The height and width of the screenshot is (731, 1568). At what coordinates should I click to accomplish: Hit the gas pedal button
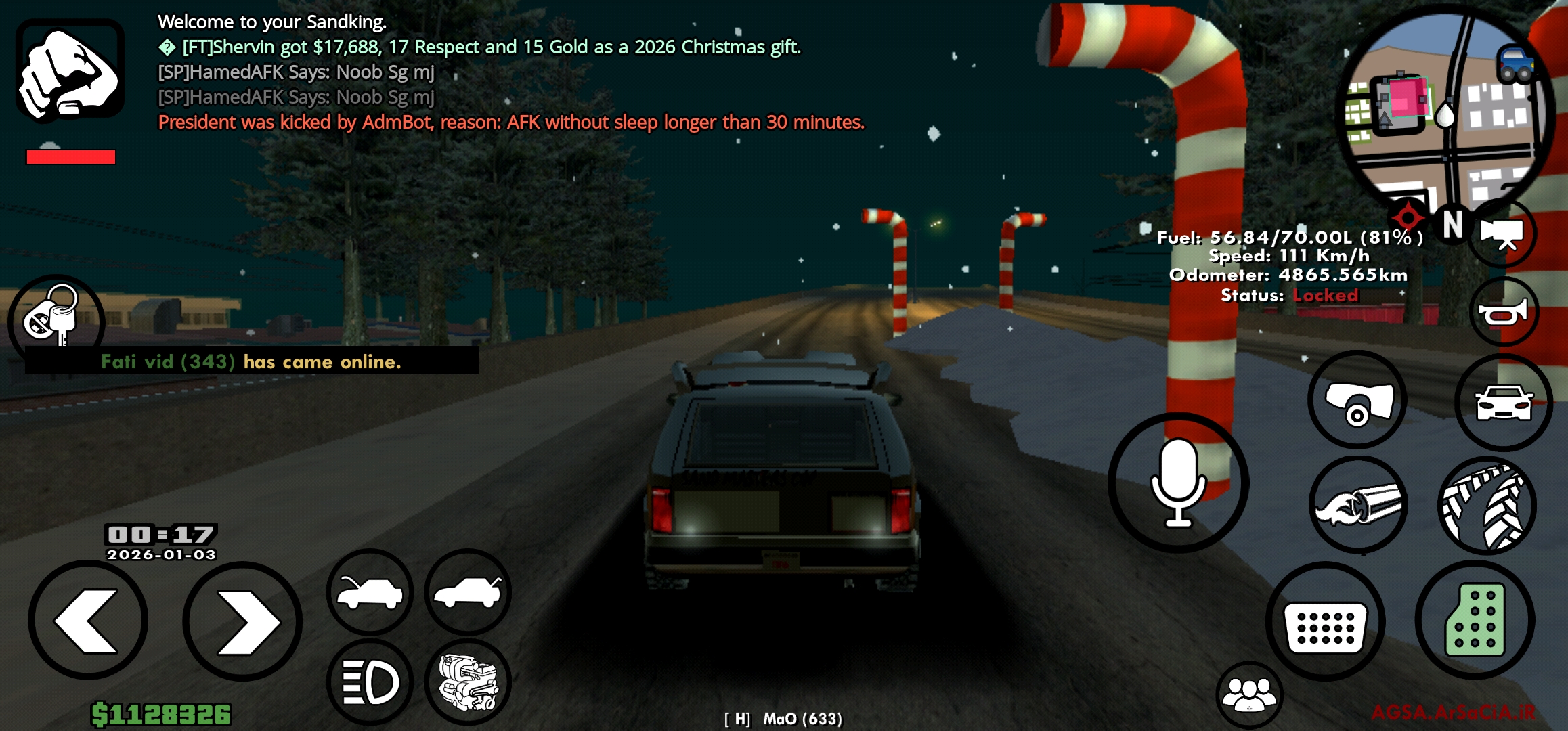(1475, 620)
